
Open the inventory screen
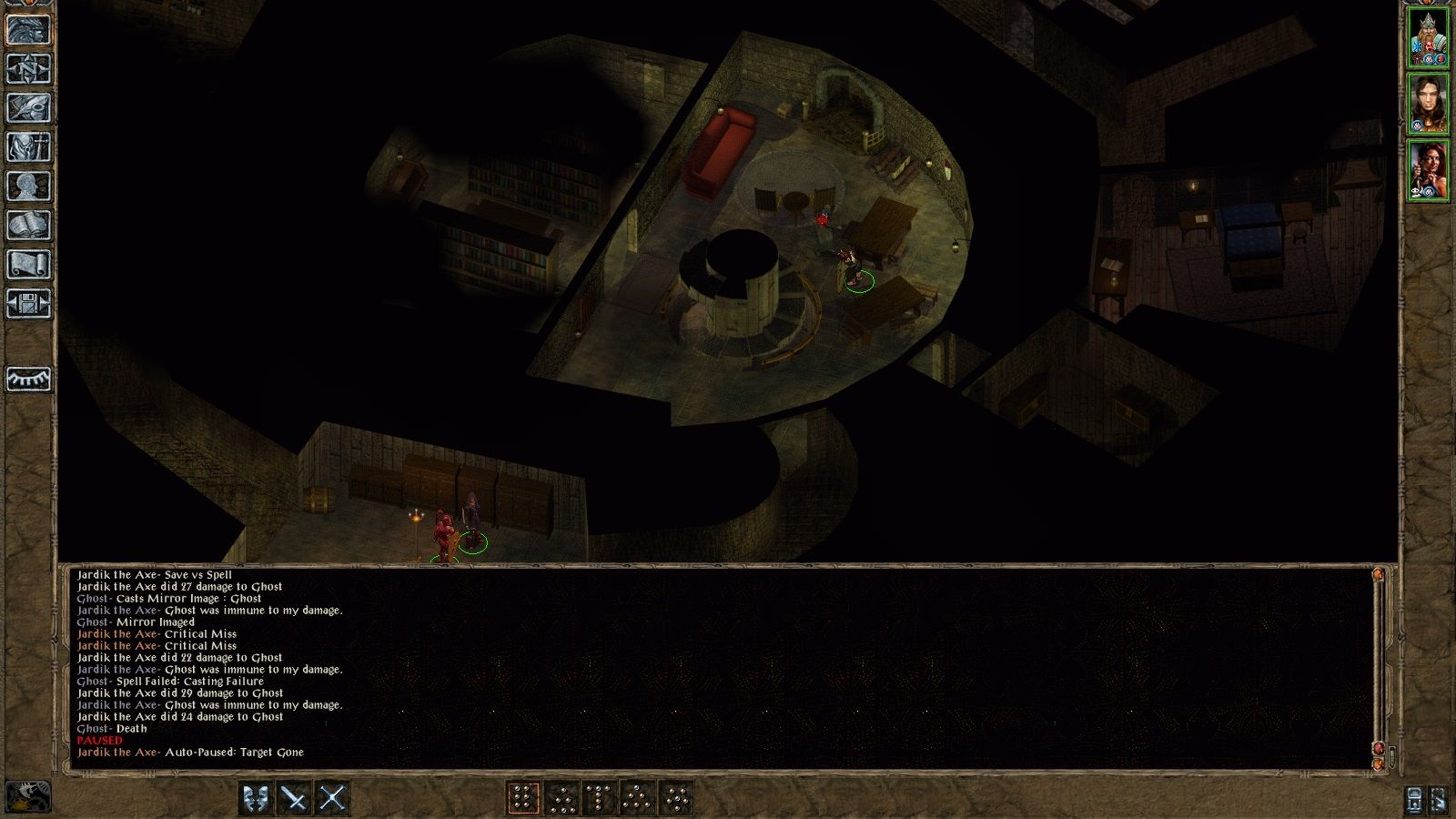pyautogui.click(x=27, y=147)
